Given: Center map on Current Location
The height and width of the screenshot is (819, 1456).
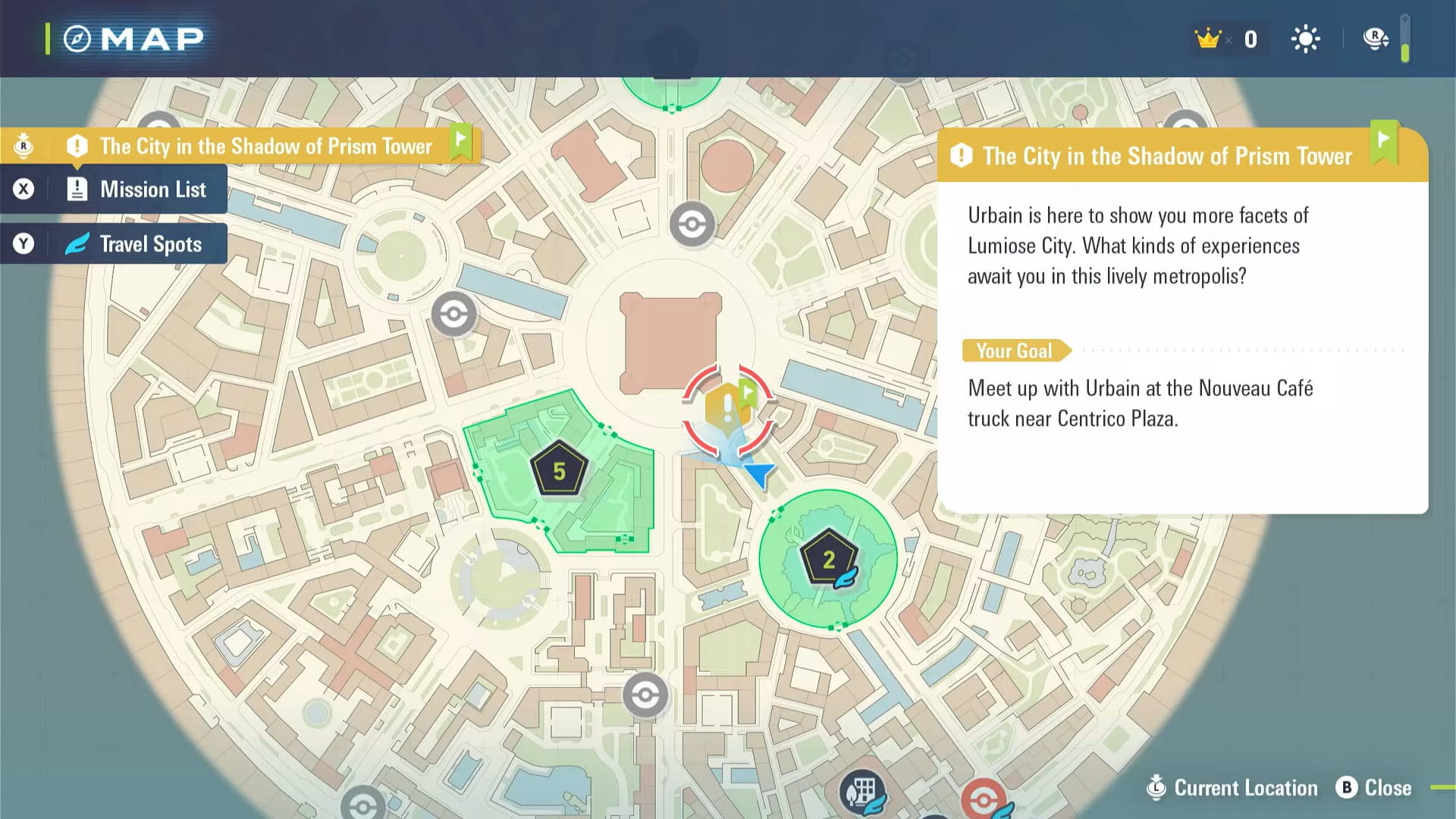Looking at the screenshot, I should coord(1235,788).
